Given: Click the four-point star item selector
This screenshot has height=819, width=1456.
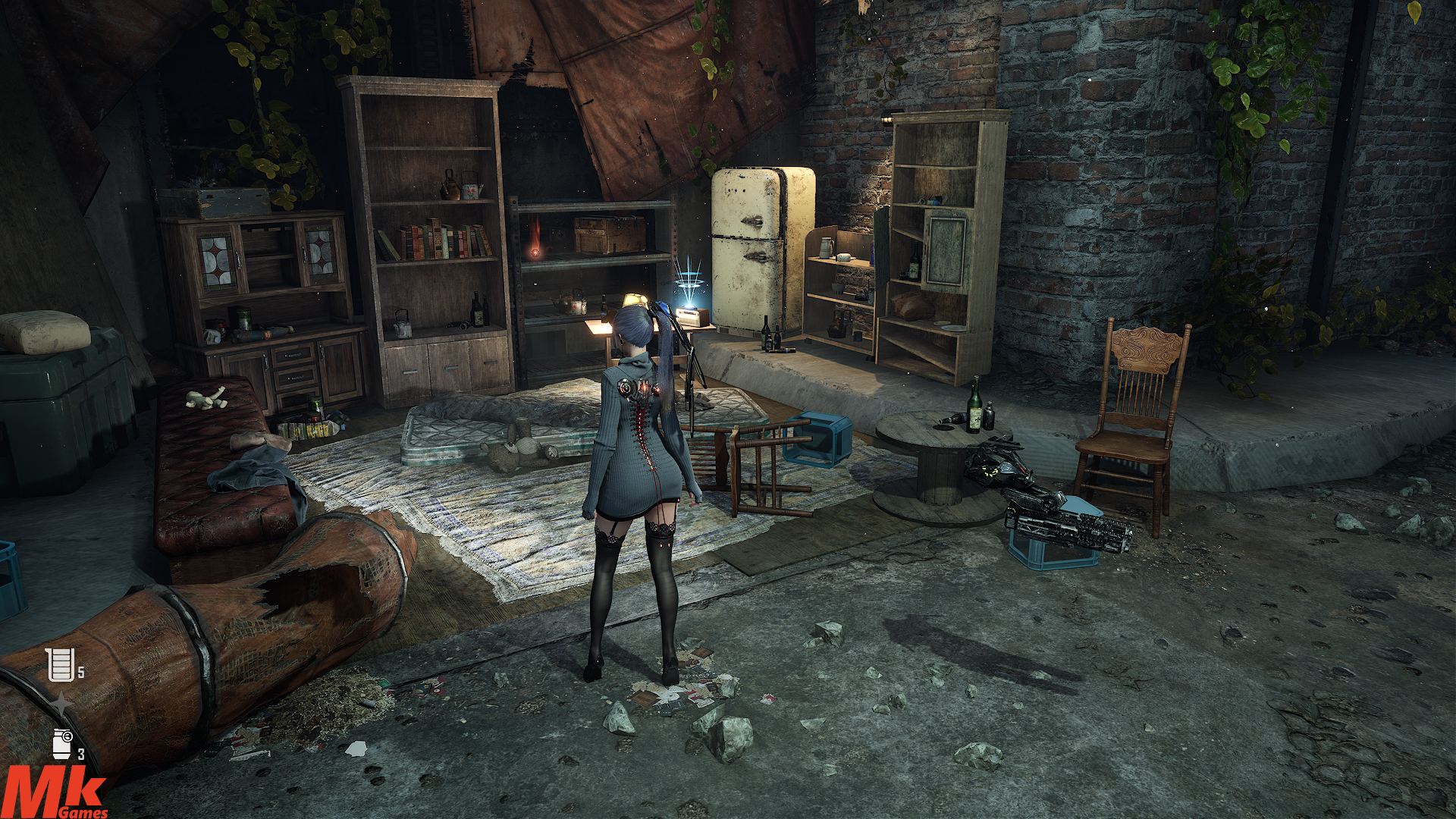Looking at the screenshot, I should [x=61, y=704].
